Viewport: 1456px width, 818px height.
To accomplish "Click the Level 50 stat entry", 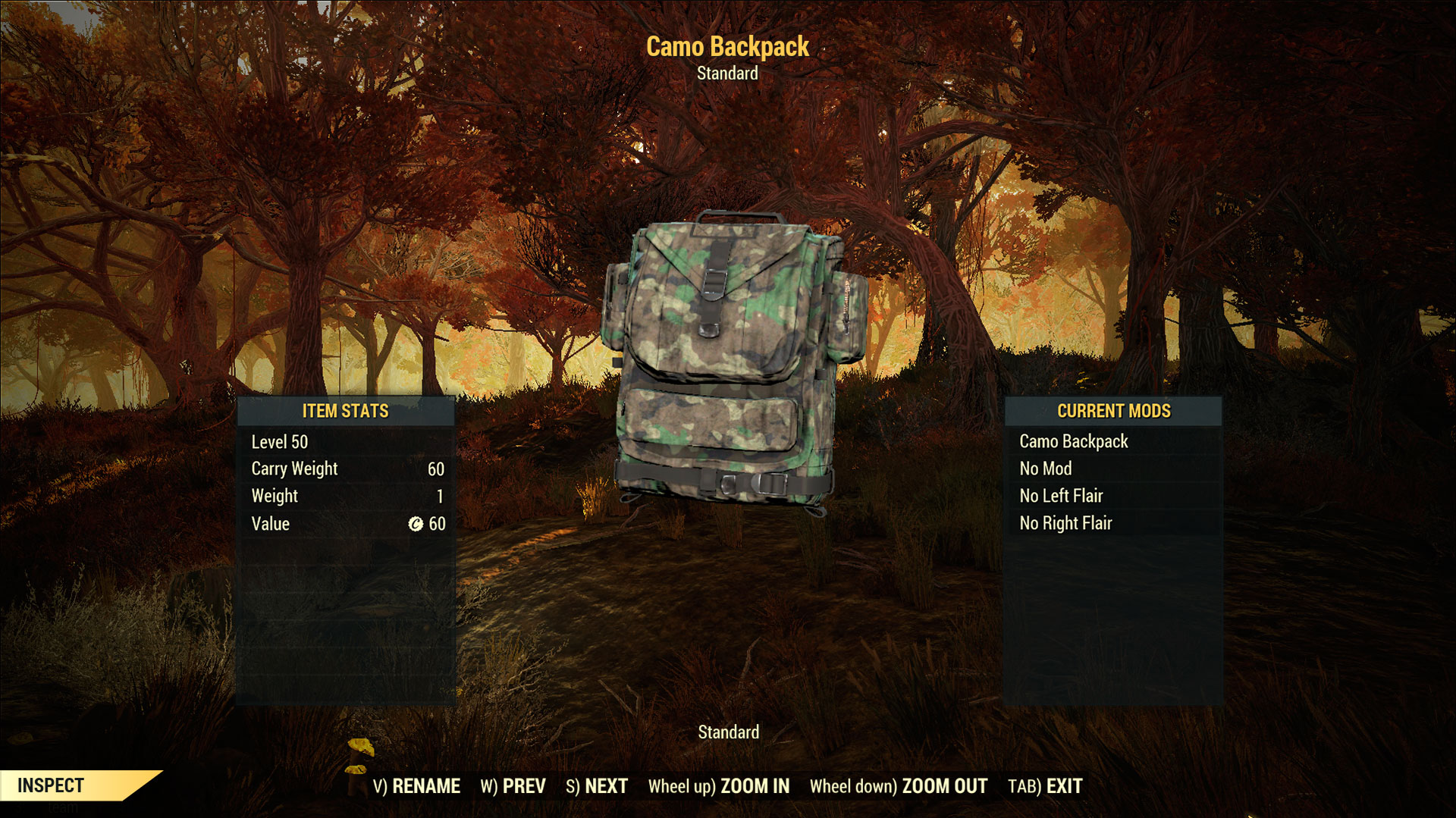I will coord(280,442).
